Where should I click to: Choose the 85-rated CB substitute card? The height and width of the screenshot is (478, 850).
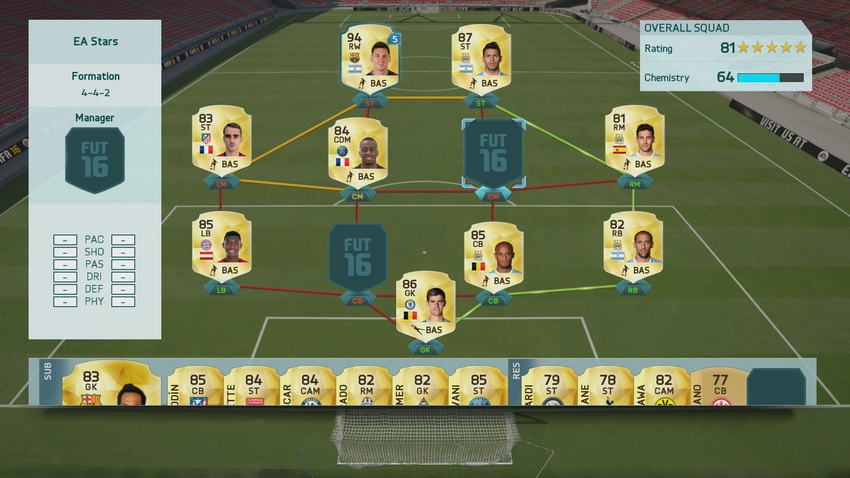195,387
